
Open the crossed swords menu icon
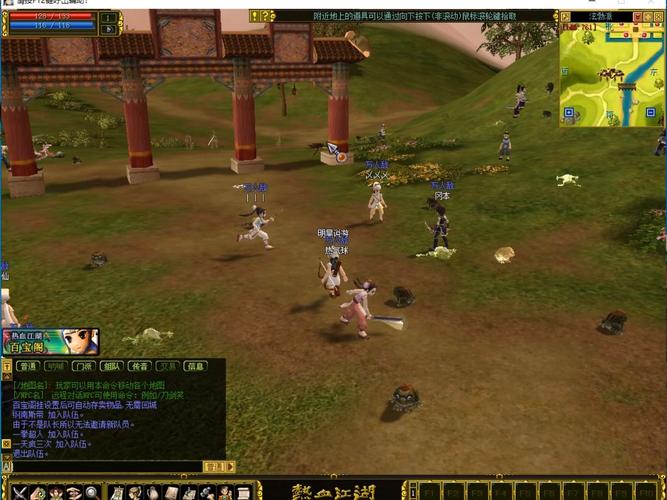click(x=22, y=492)
